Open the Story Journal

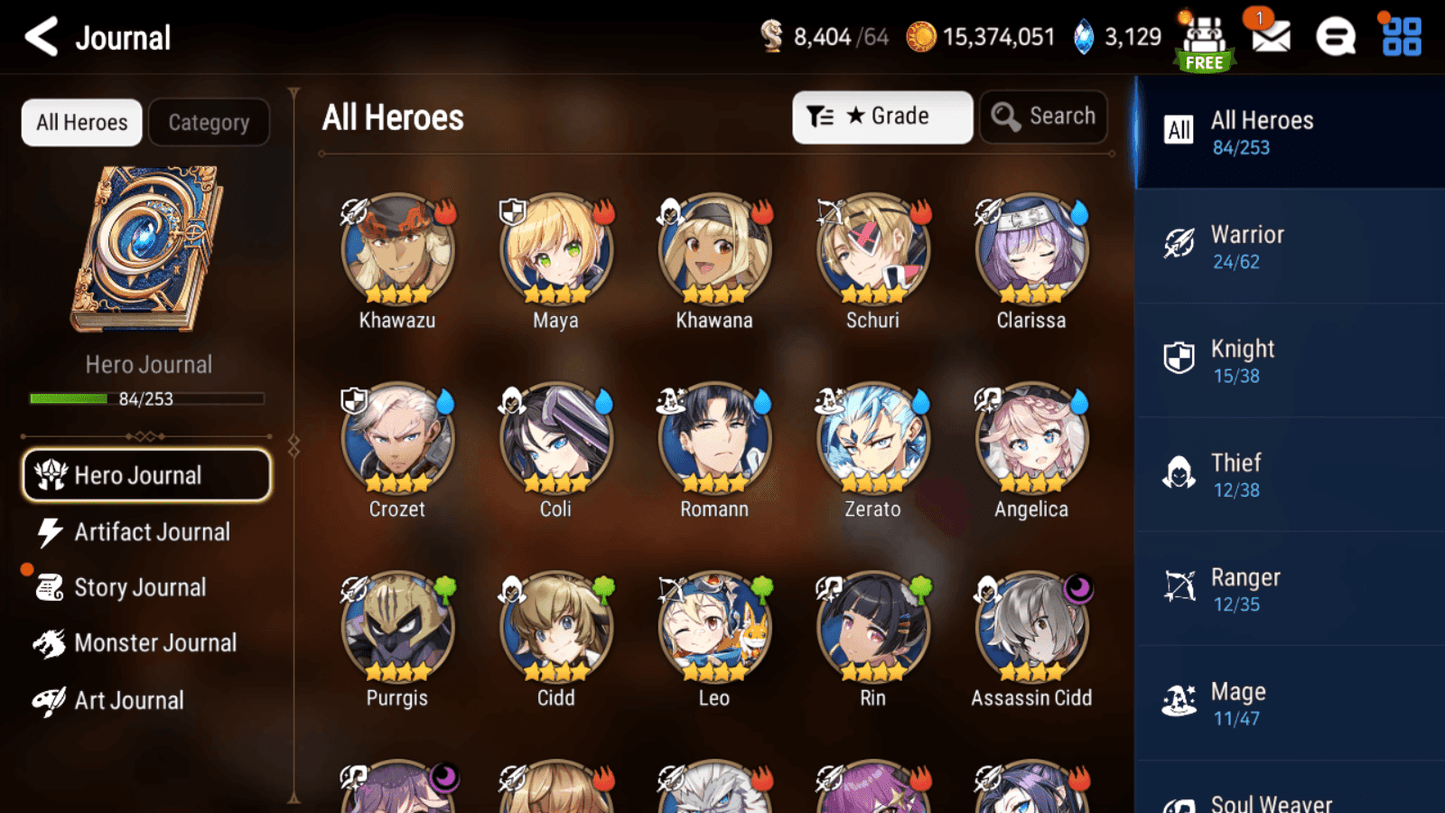140,587
